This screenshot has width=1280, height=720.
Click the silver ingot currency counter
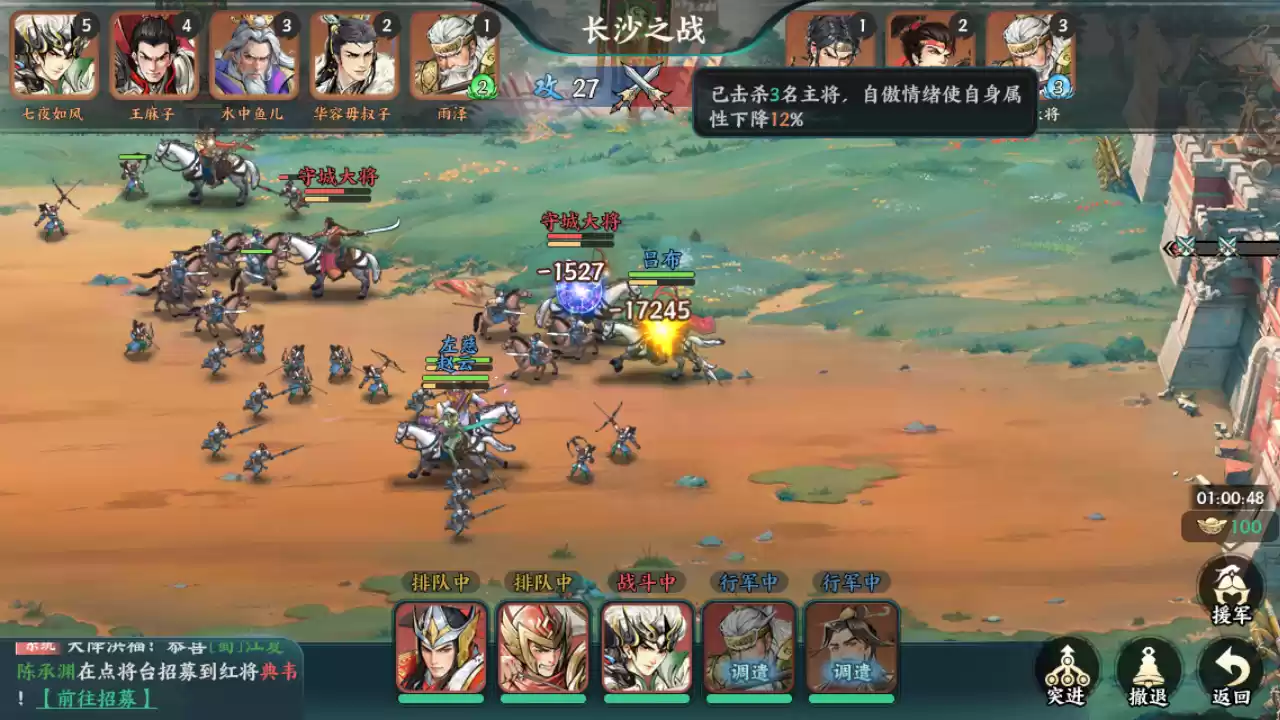coord(1229,527)
